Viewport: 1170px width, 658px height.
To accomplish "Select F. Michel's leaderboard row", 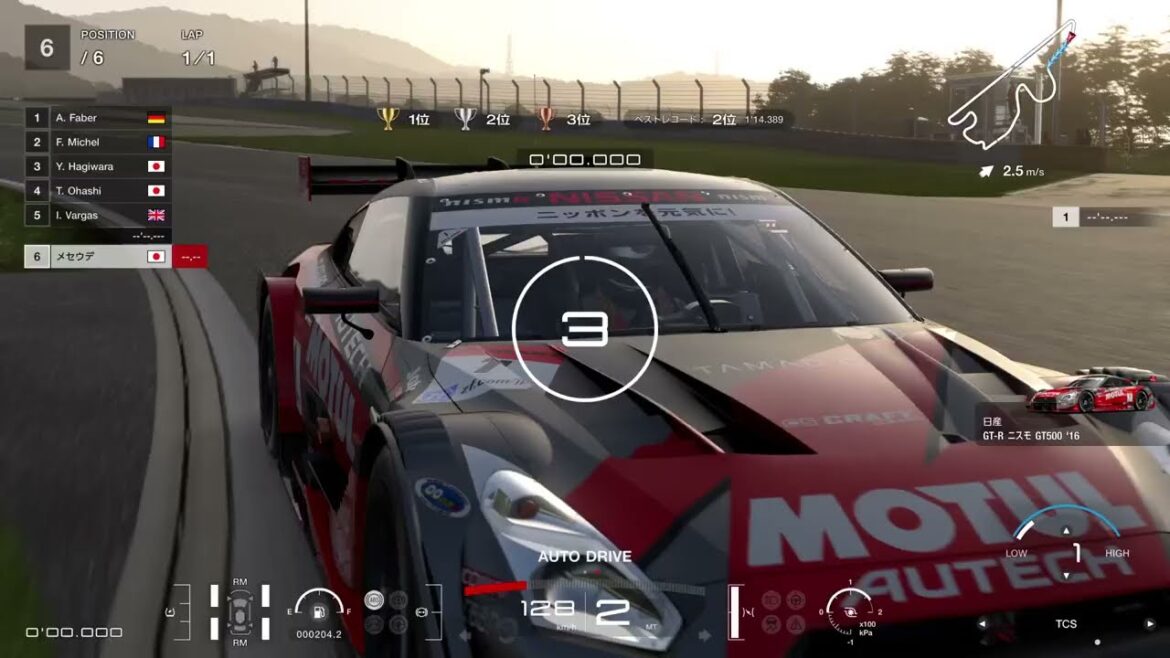I will [97, 142].
